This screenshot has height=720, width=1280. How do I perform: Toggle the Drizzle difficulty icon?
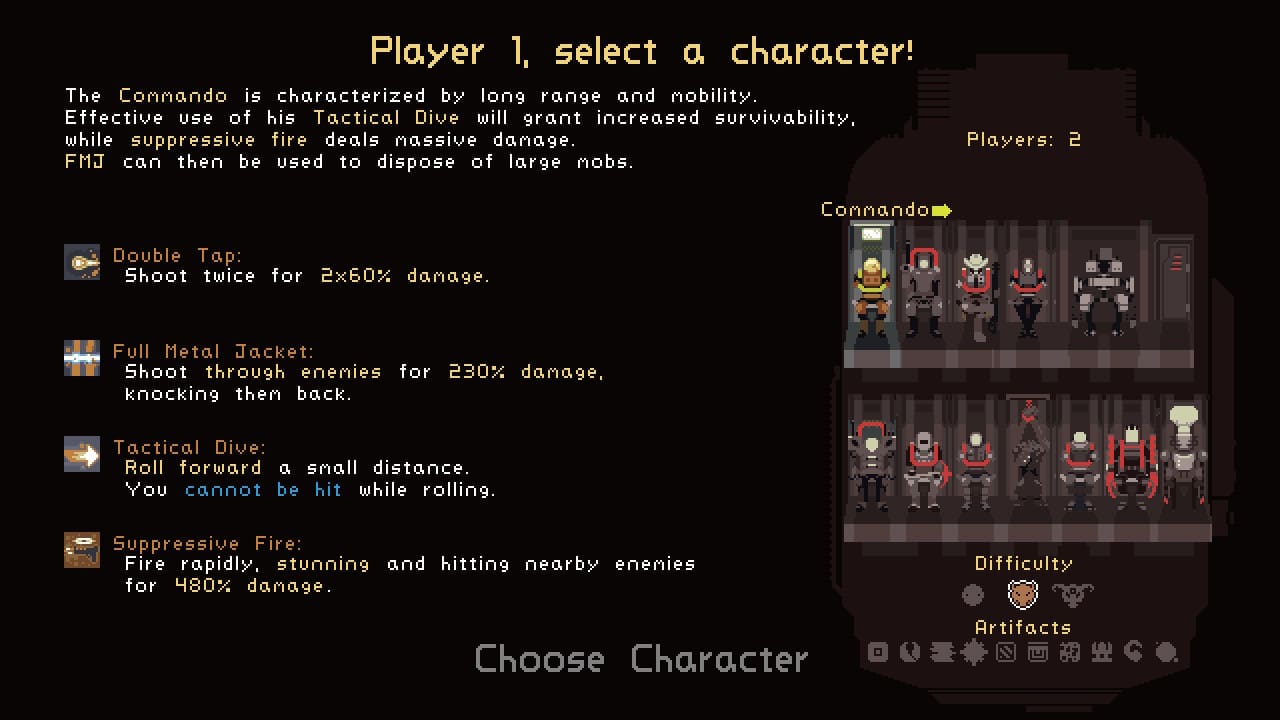click(x=971, y=594)
